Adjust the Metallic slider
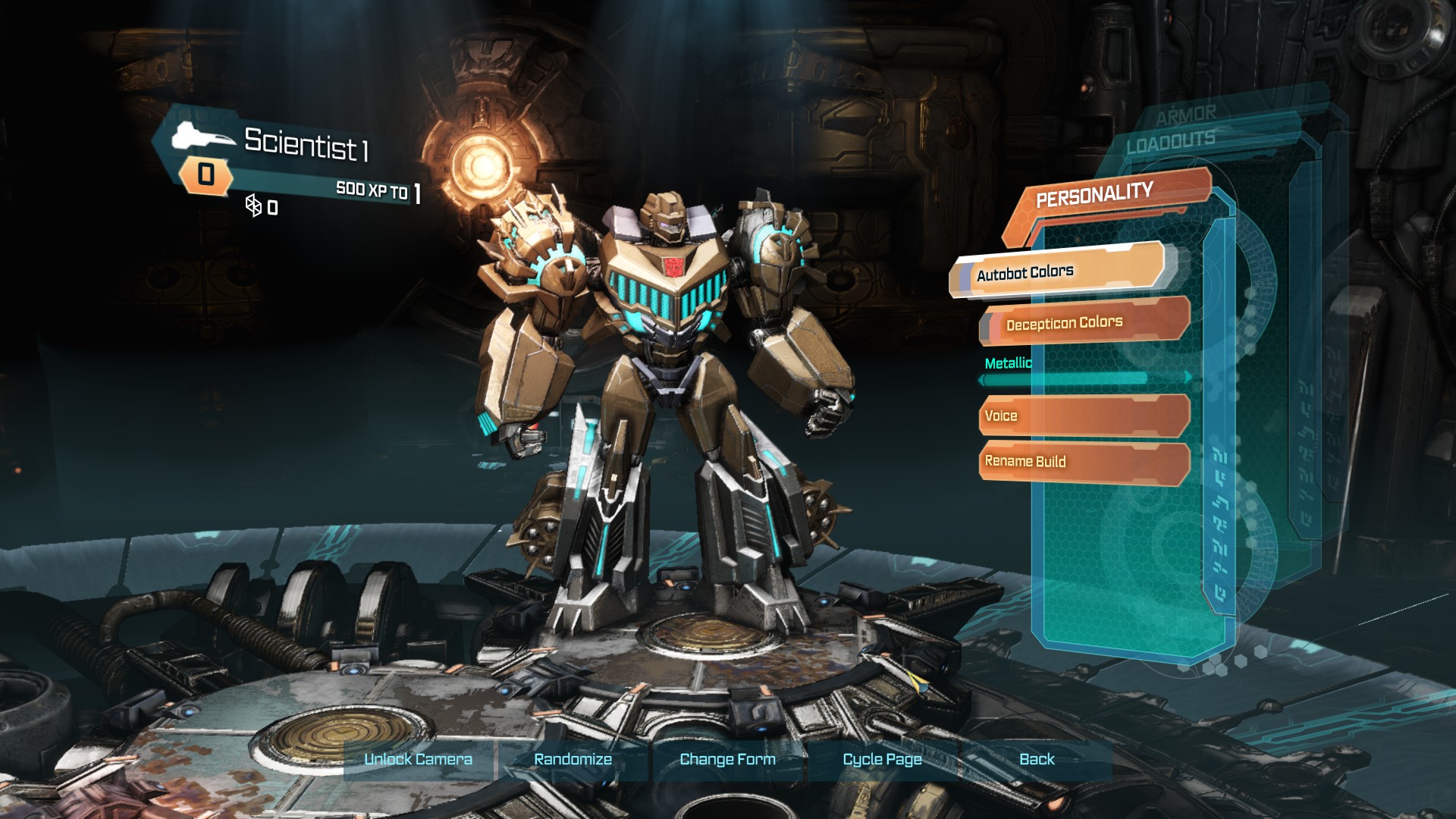Viewport: 1456px width, 819px height. (1084, 377)
